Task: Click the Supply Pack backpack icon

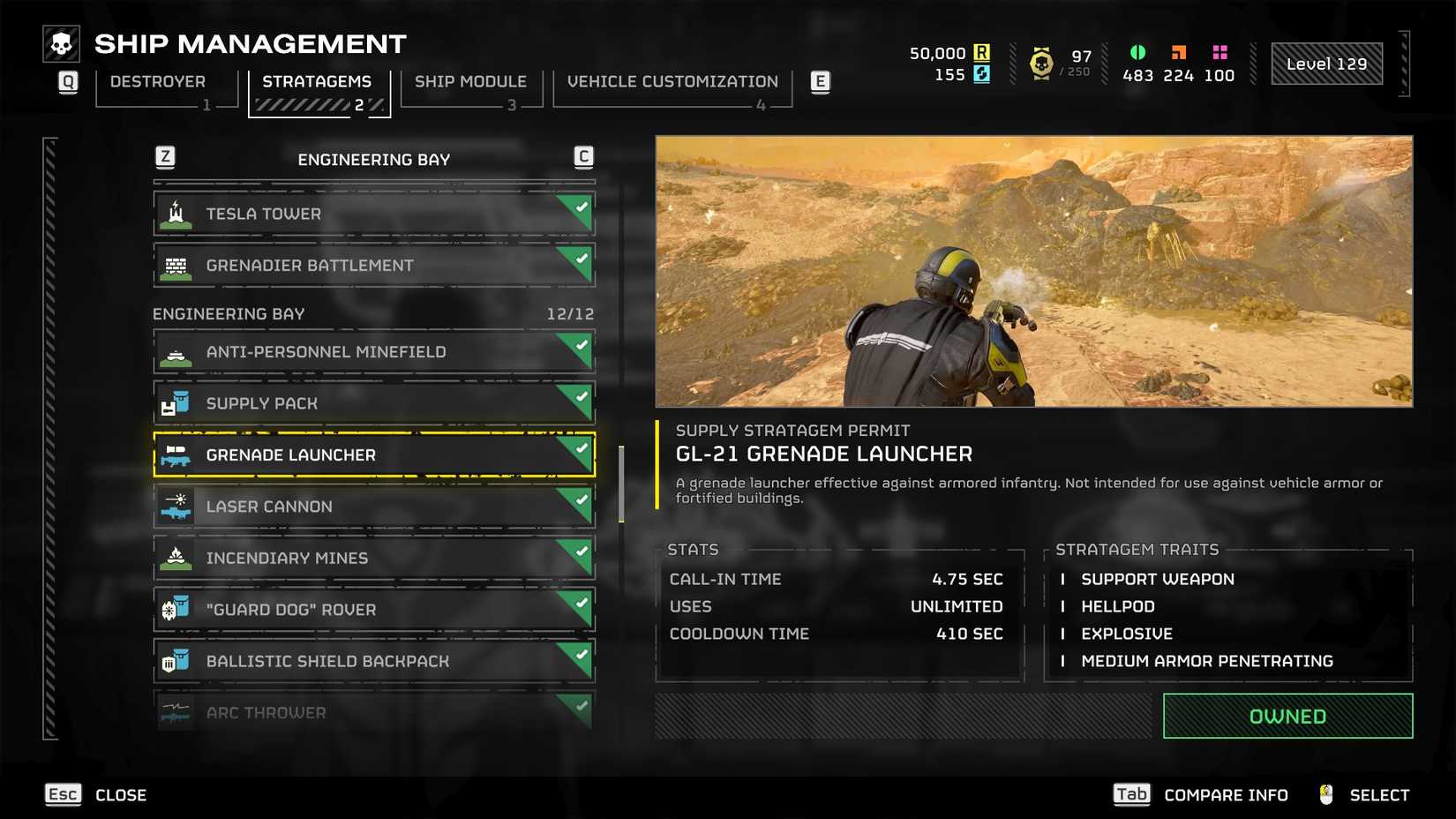Action: pyautogui.click(x=176, y=402)
